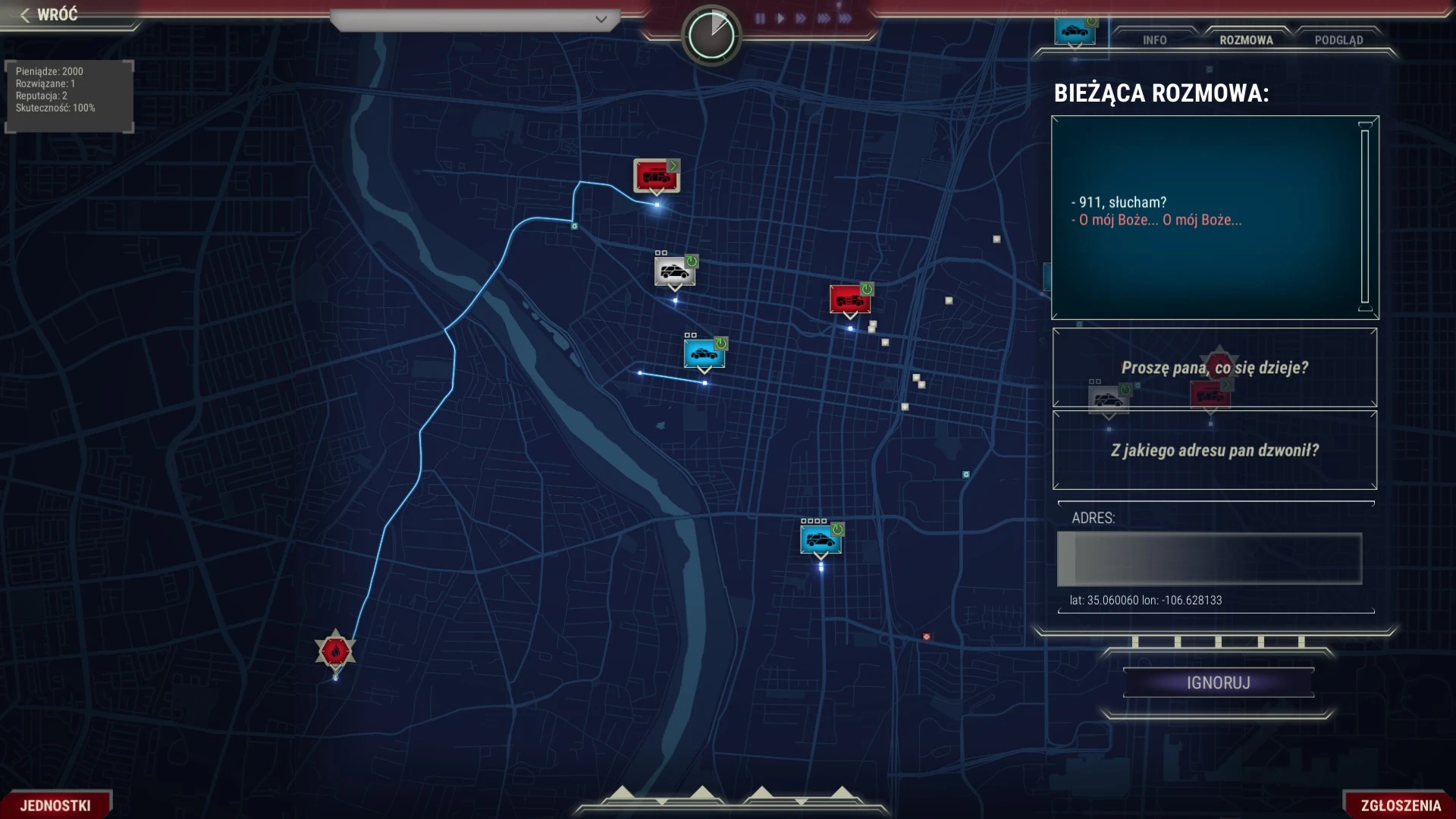The image size is (1456, 819).
Task: Click the police car icon beside INFO tab
Action: [1075, 32]
